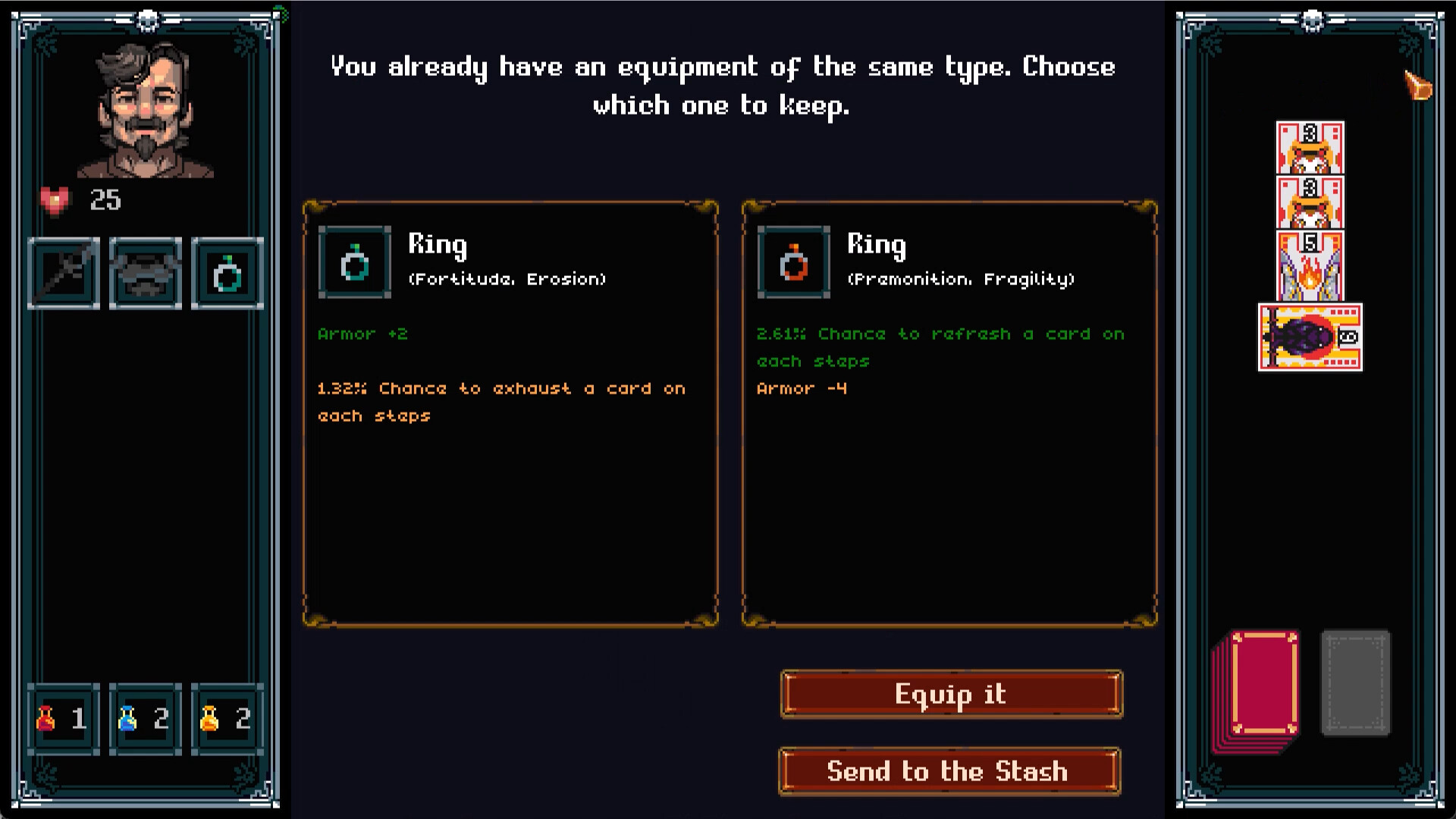Screen dimensions: 1456x819
Task: Click the yellow potion icon with quantity 2
Action: coord(211,719)
